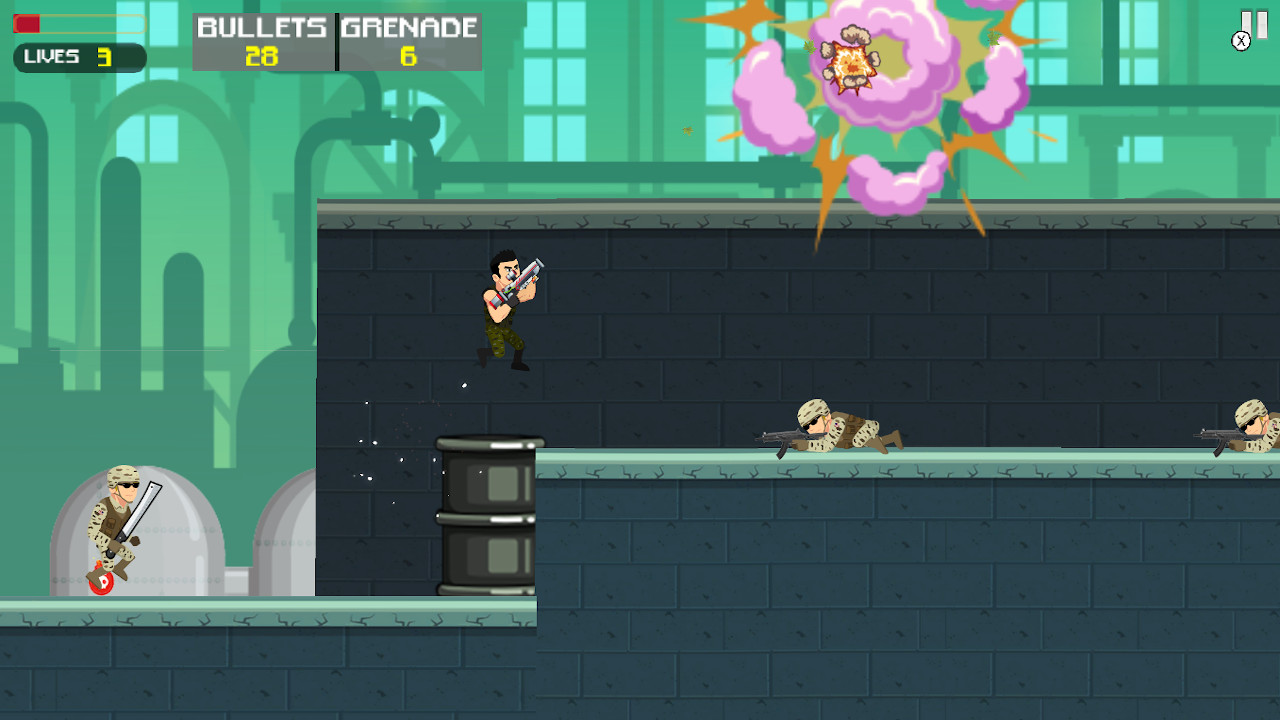This screenshot has width=1280, height=720.
Task: Click the LIVES badge showing 3
Action: pyautogui.click(x=78, y=58)
